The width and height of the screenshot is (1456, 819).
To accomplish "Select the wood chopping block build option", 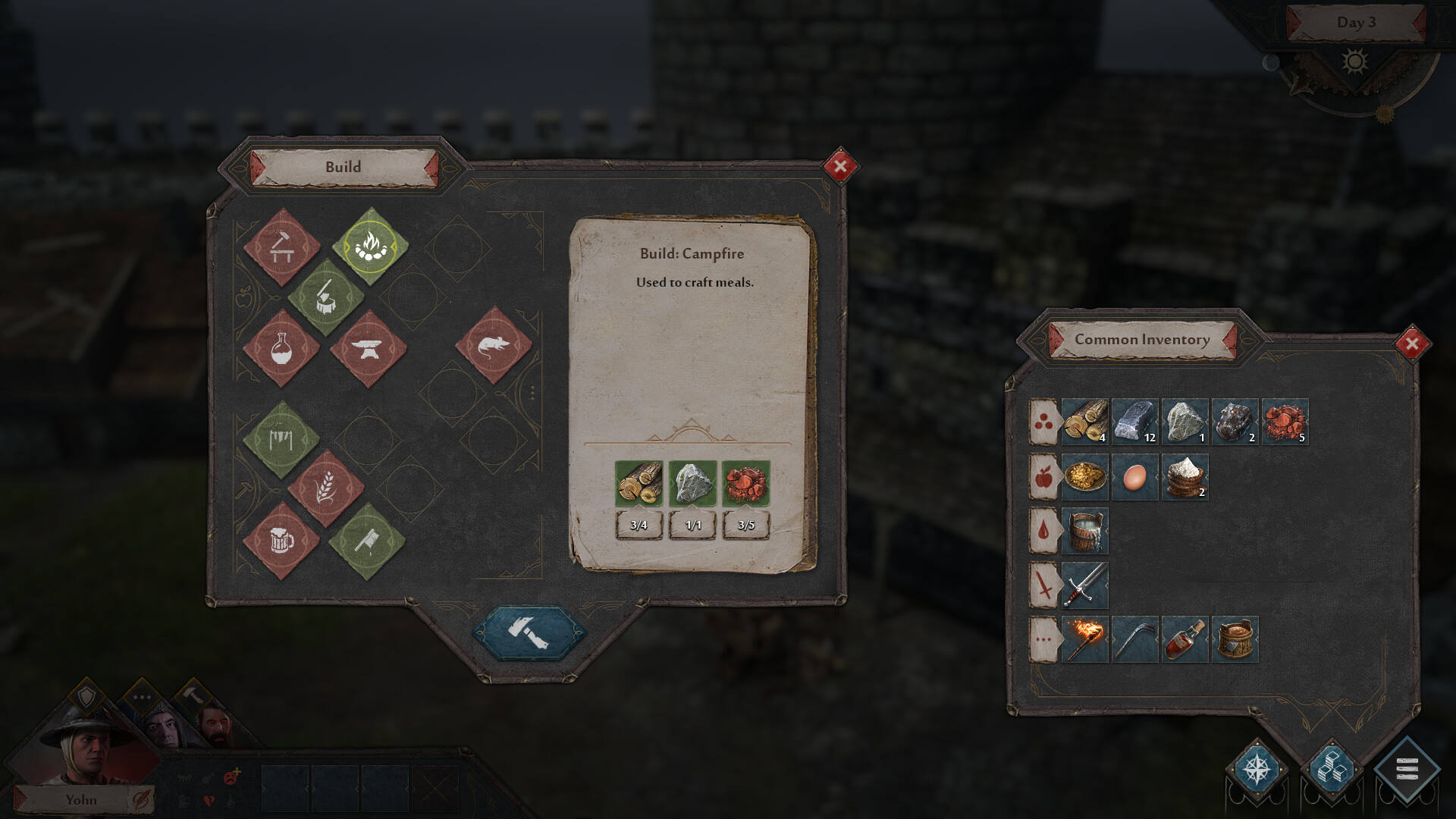I will pyautogui.click(x=326, y=297).
